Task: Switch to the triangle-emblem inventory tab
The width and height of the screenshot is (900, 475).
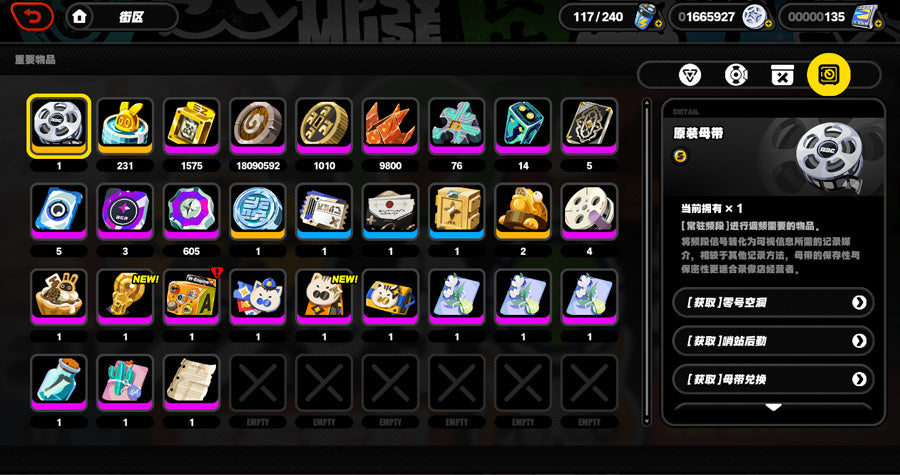Action: pyautogui.click(x=690, y=75)
